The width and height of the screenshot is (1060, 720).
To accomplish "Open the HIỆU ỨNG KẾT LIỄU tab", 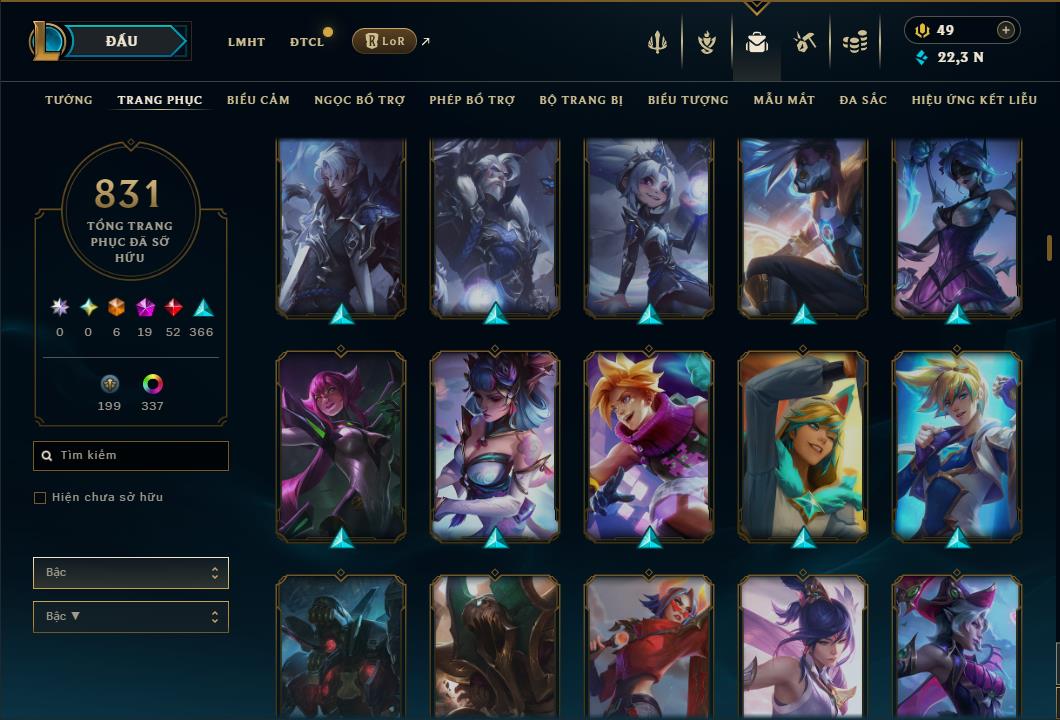I will pyautogui.click(x=974, y=100).
